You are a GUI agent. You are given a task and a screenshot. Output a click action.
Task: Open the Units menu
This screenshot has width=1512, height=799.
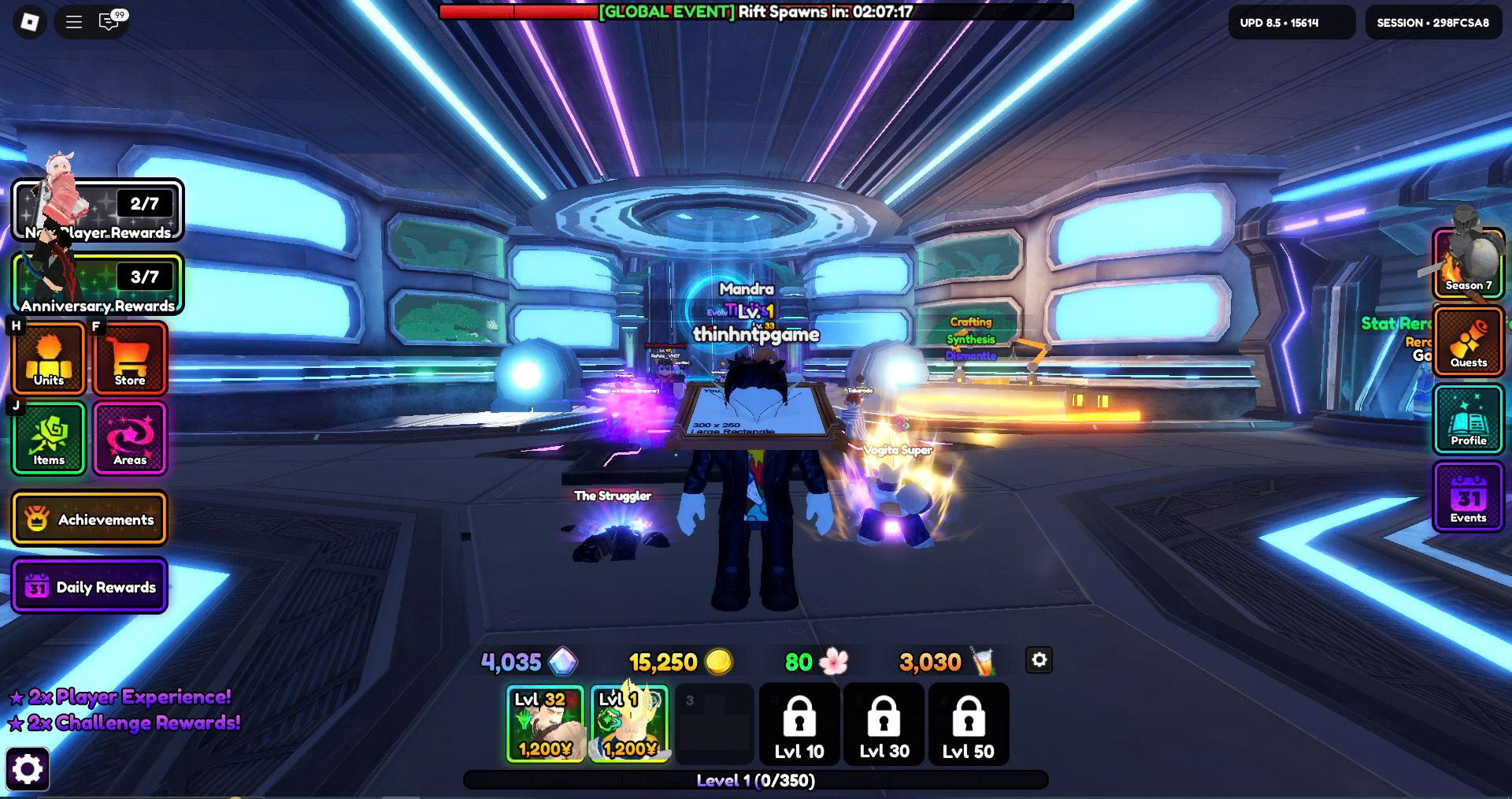(x=49, y=359)
